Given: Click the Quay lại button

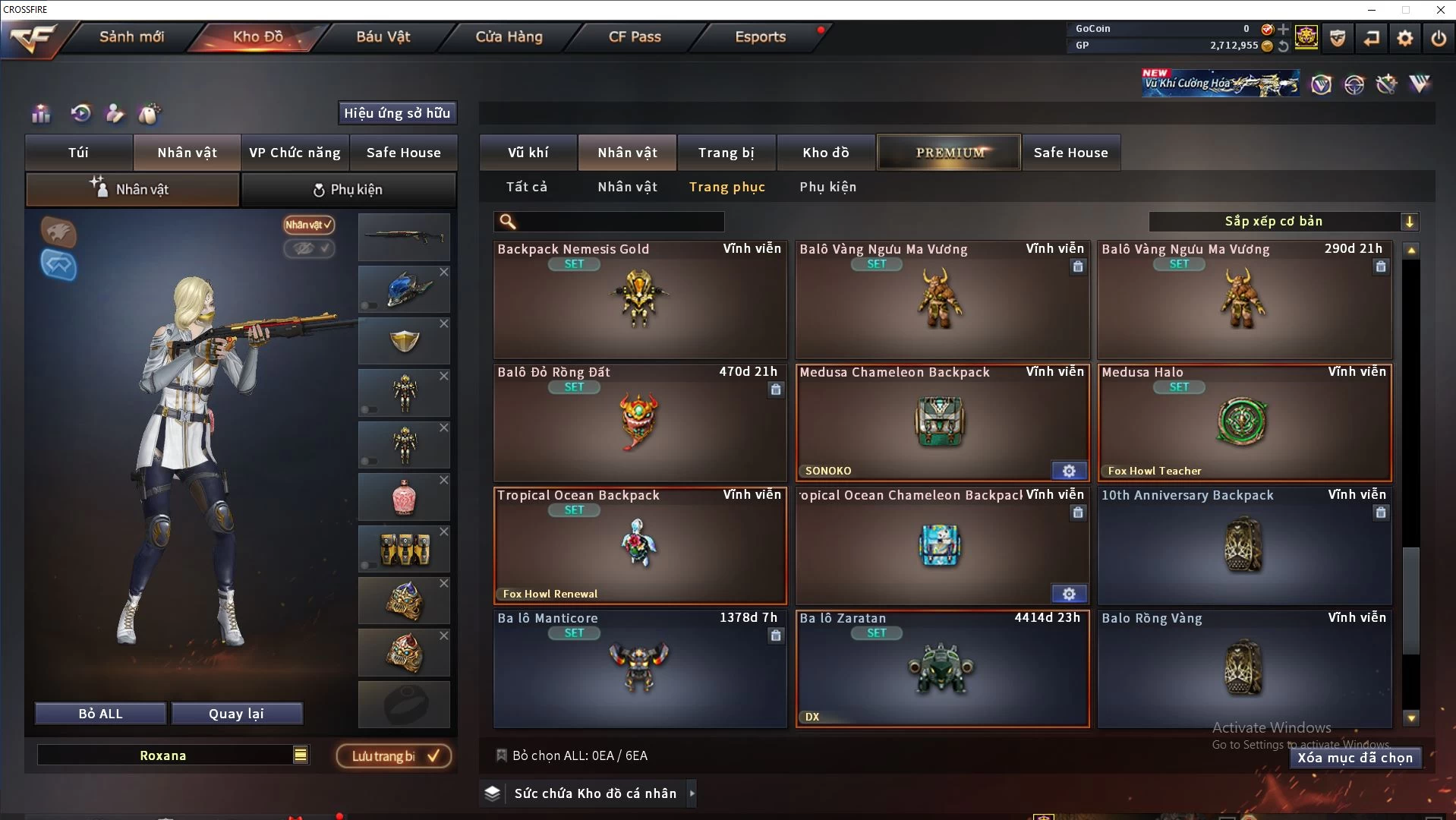Looking at the screenshot, I should pos(236,714).
